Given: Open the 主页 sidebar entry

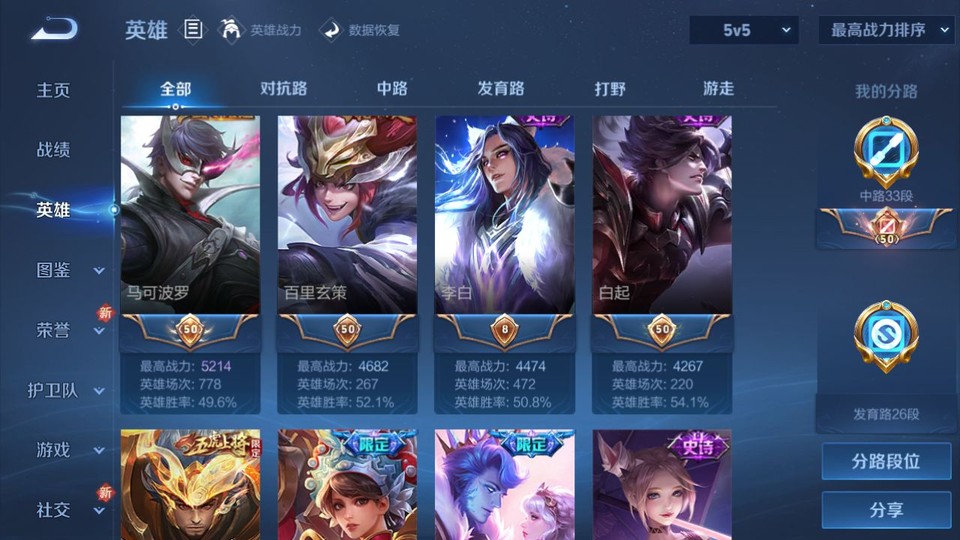Looking at the screenshot, I should pos(54,90).
